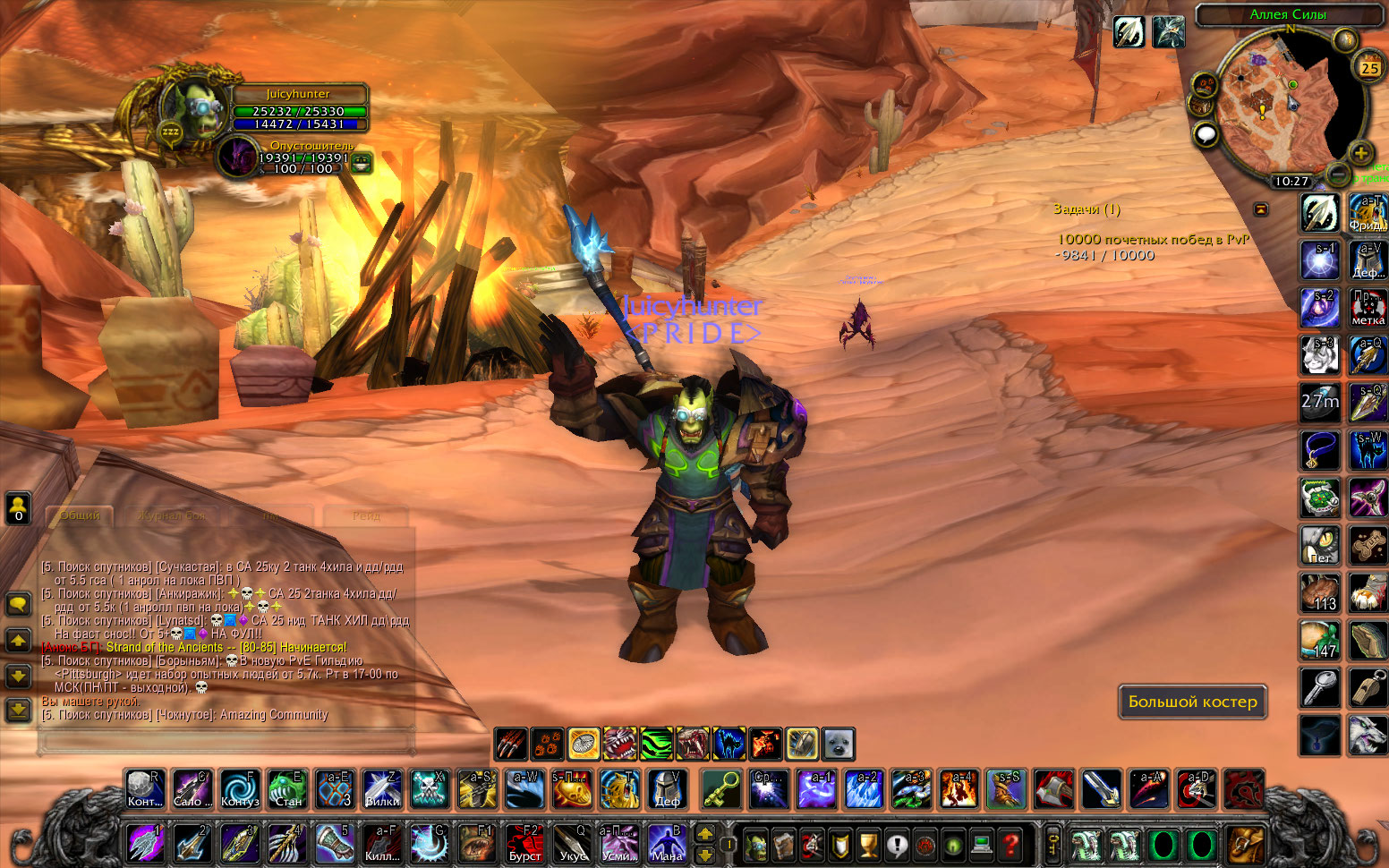The height and width of the screenshot is (868, 1389).
Task: Zoom out the minimap with minus button
Action: (1337, 172)
